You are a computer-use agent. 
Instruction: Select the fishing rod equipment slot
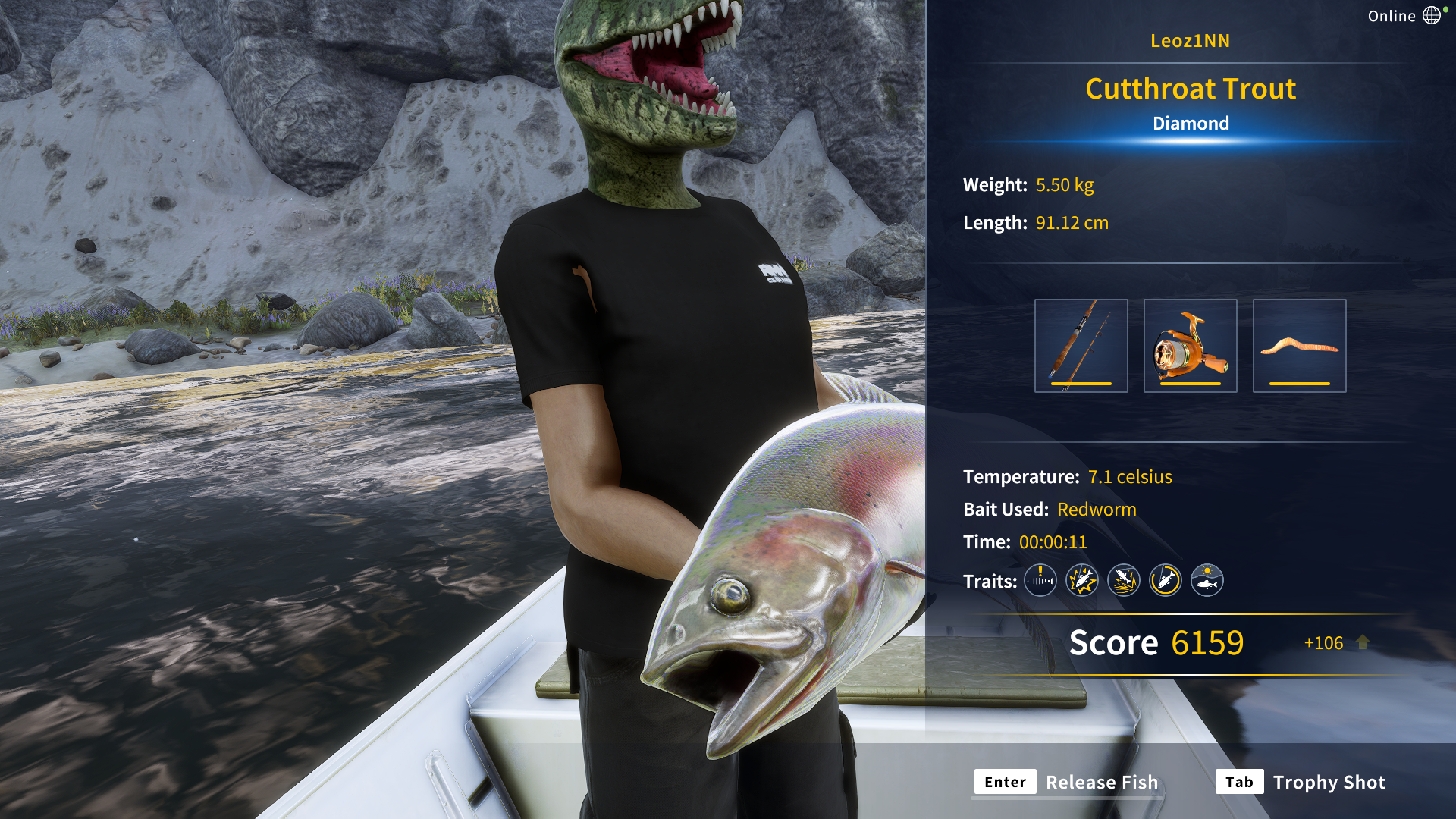click(x=1081, y=346)
